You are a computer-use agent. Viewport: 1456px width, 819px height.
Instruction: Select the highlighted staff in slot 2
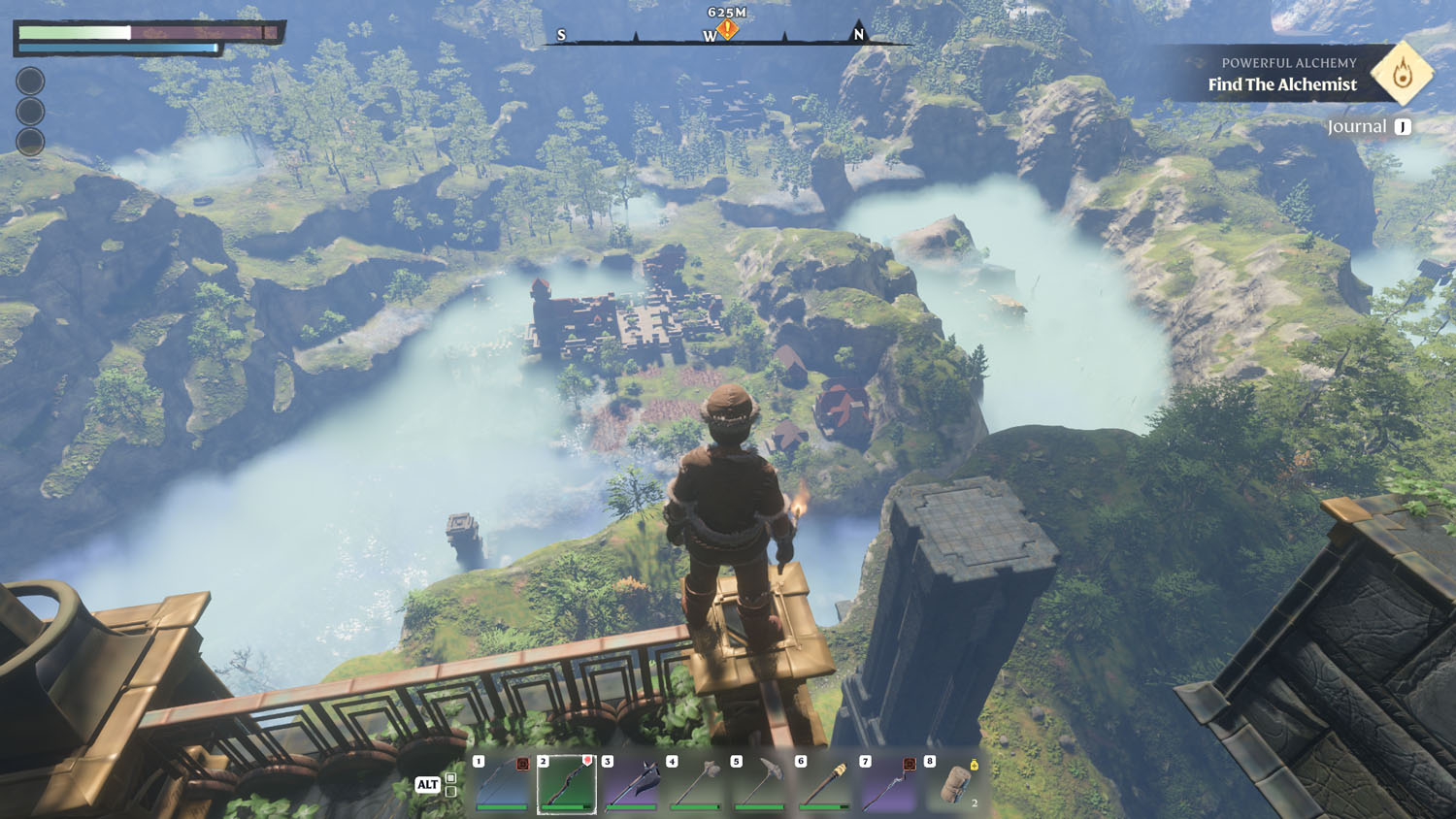click(567, 784)
